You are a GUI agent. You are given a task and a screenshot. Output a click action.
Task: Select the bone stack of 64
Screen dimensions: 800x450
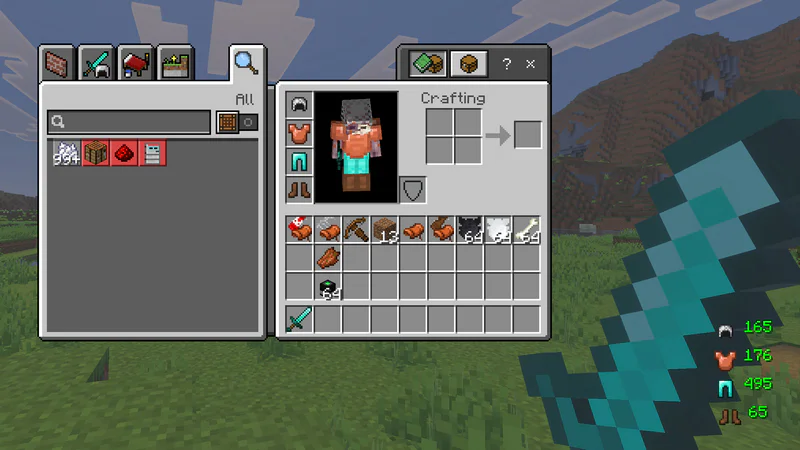pos(527,230)
